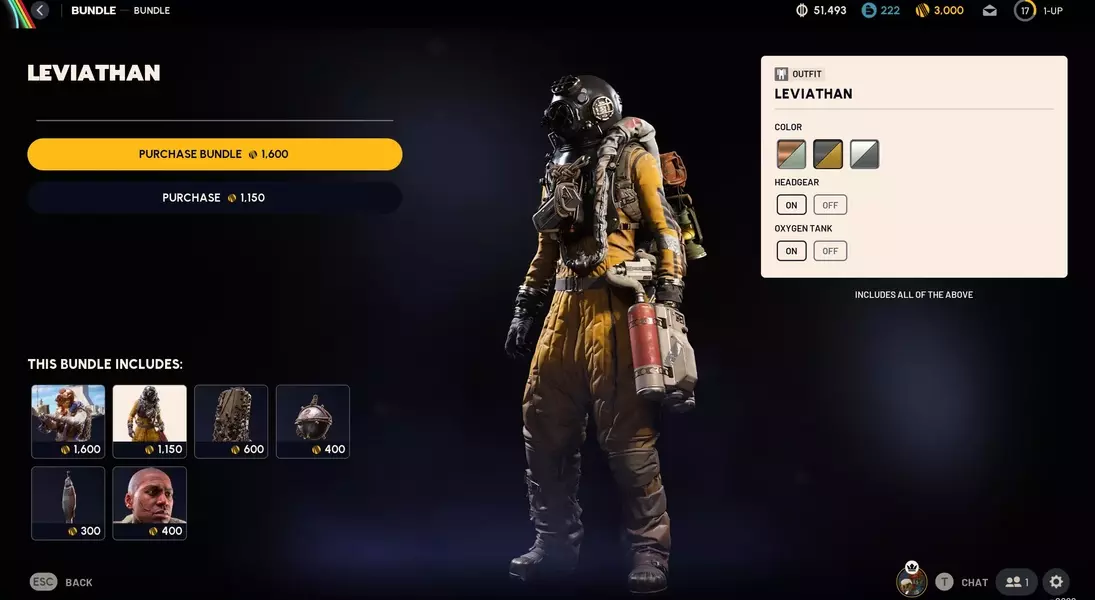Set Oxygen Tank to ON
Image resolution: width=1095 pixels, height=600 pixels.
click(791, 251)
